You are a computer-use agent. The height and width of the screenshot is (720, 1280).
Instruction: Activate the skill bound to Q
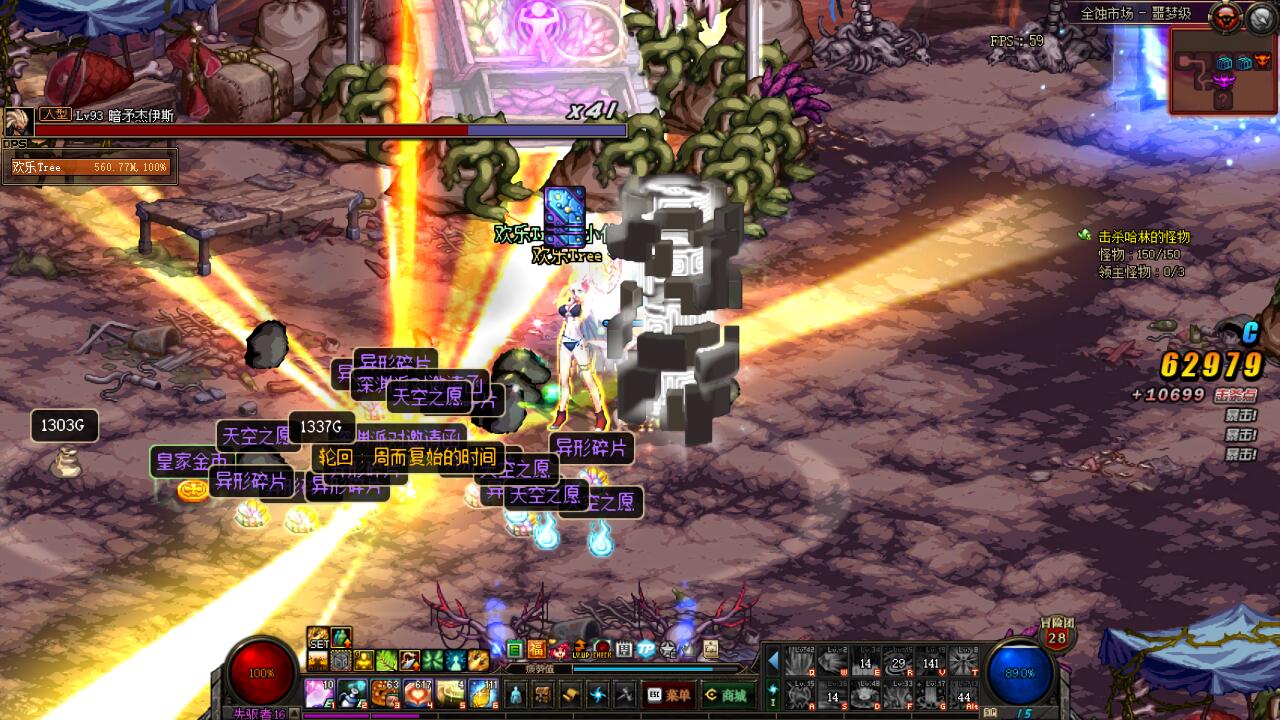(799, 661)
